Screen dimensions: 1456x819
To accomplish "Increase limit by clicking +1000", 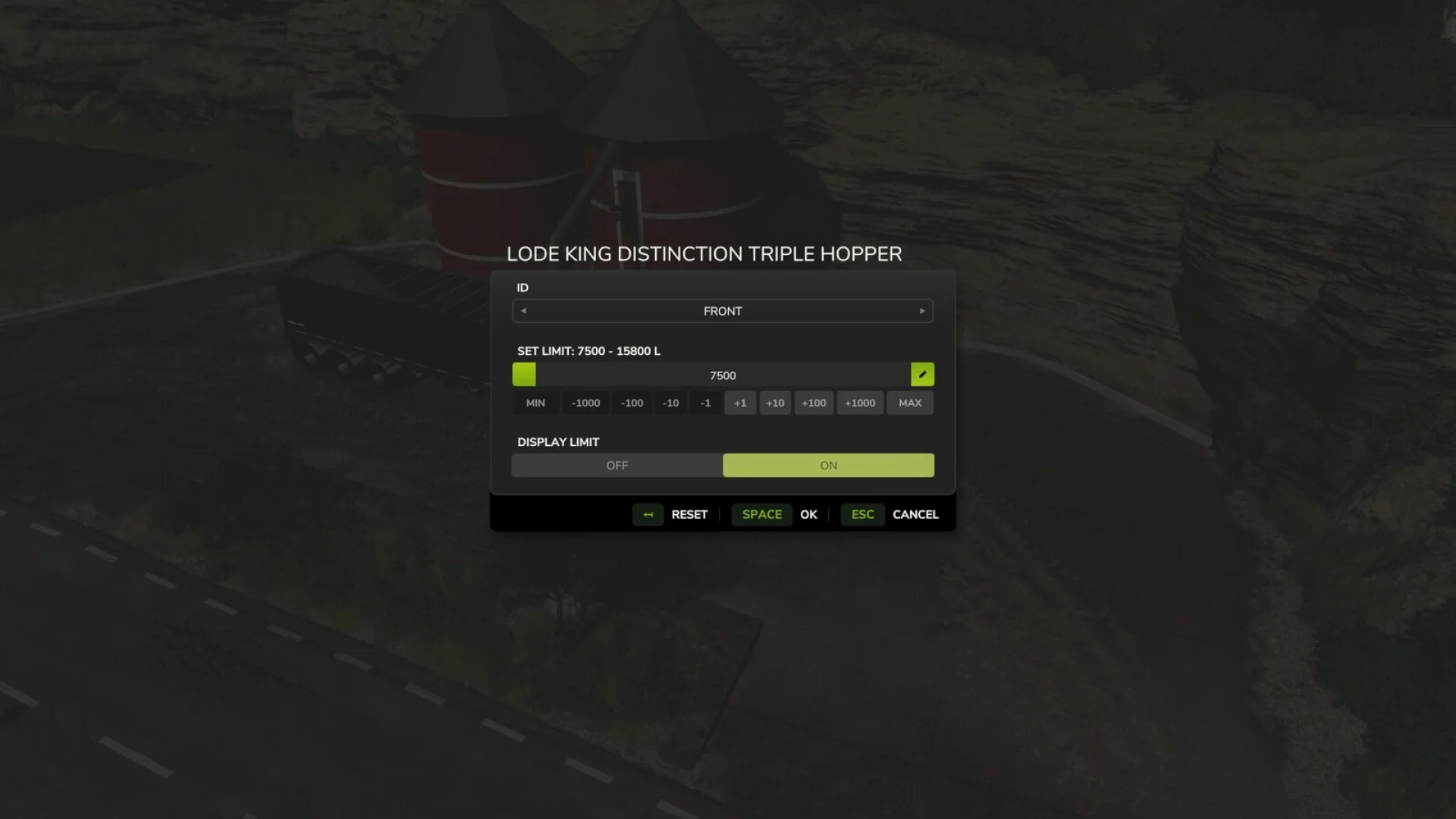I will (859, 403).
